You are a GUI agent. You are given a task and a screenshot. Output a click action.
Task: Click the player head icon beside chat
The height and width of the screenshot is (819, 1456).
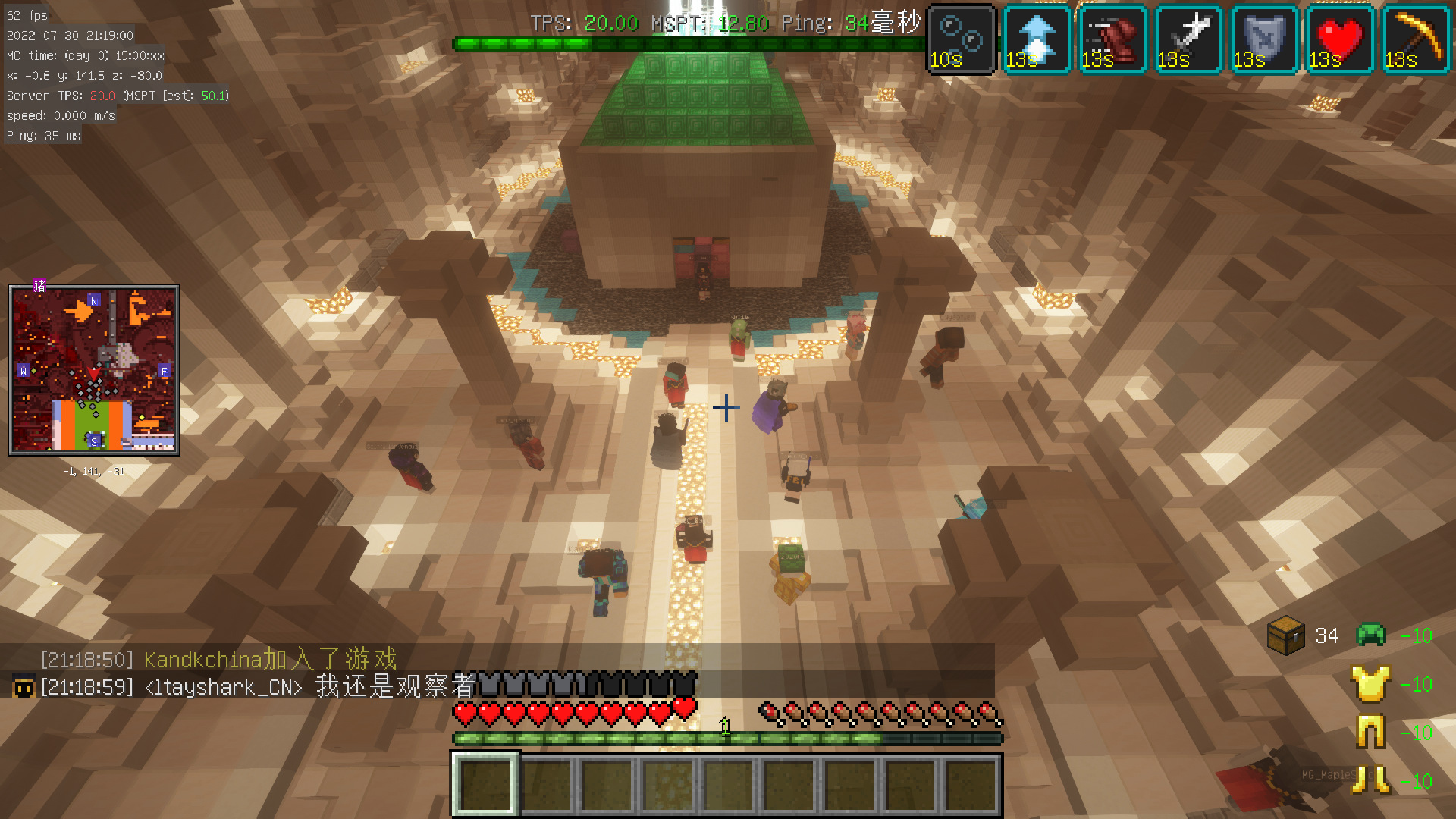click(x=24, y=687)
